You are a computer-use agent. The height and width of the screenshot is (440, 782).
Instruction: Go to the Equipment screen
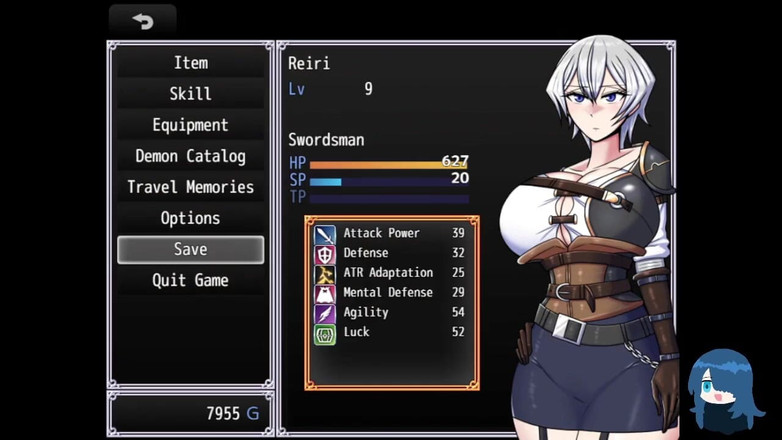pos(190,125)
